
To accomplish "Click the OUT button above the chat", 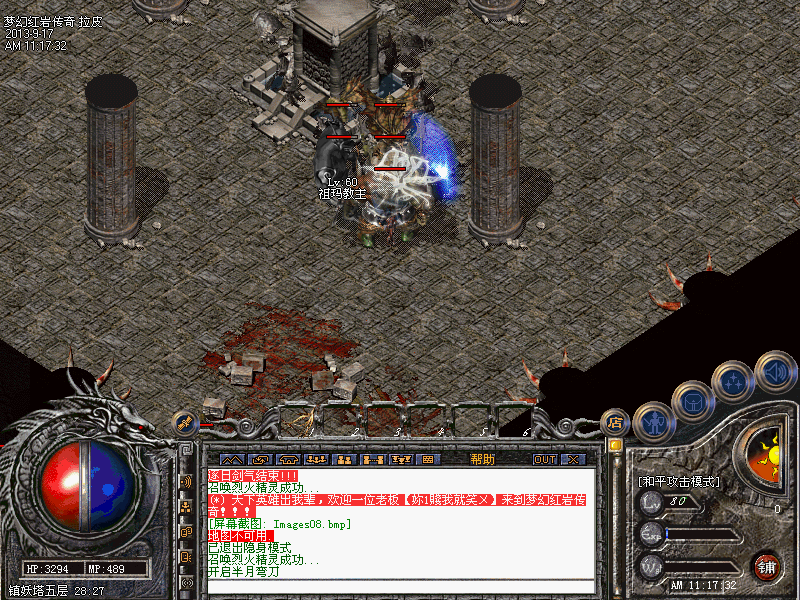I will tap(544, 459).
